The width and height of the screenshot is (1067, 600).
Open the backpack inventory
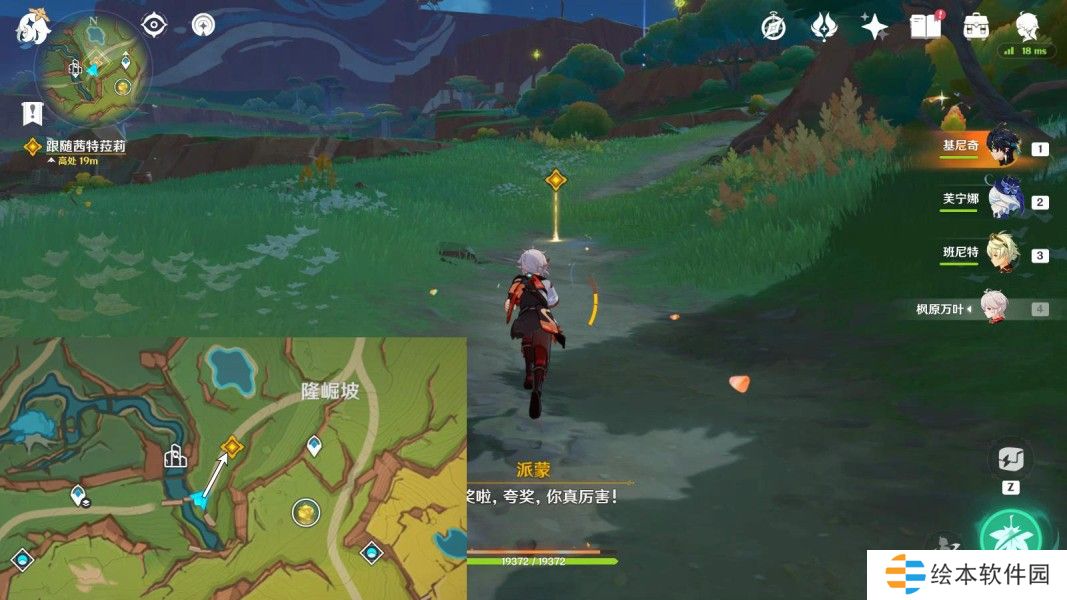tap(976, 27)
